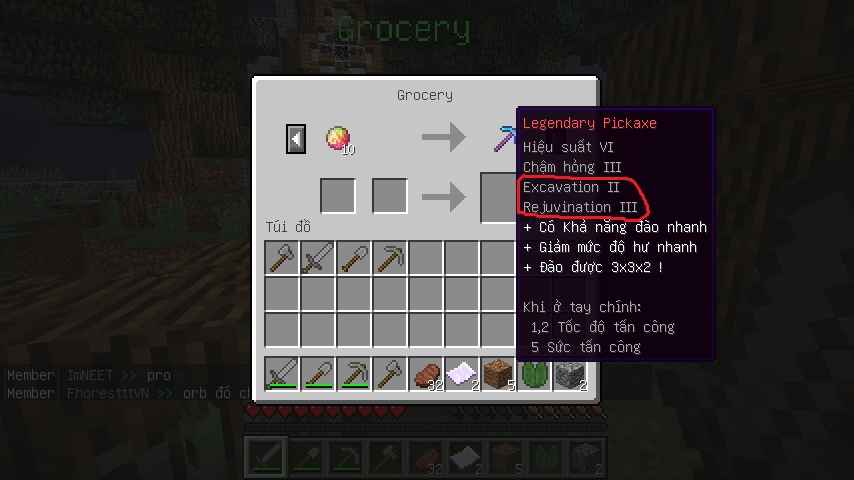The image size is (854, 480).
Task: Select the meat stack of 32 in window
Action: (426, 373)
